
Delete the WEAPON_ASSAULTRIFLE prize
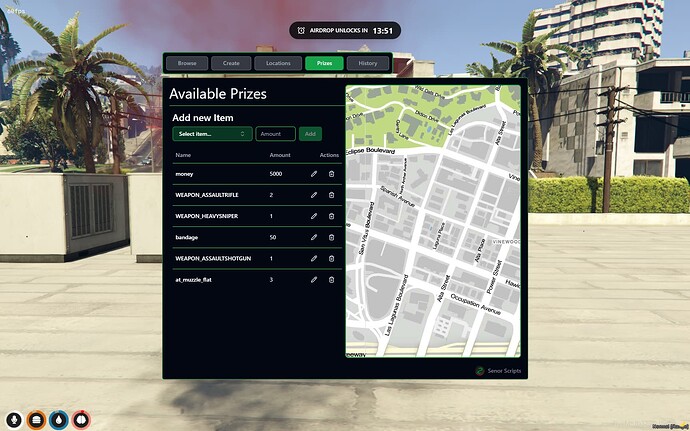pyautogui.click(x=331, y=195)
